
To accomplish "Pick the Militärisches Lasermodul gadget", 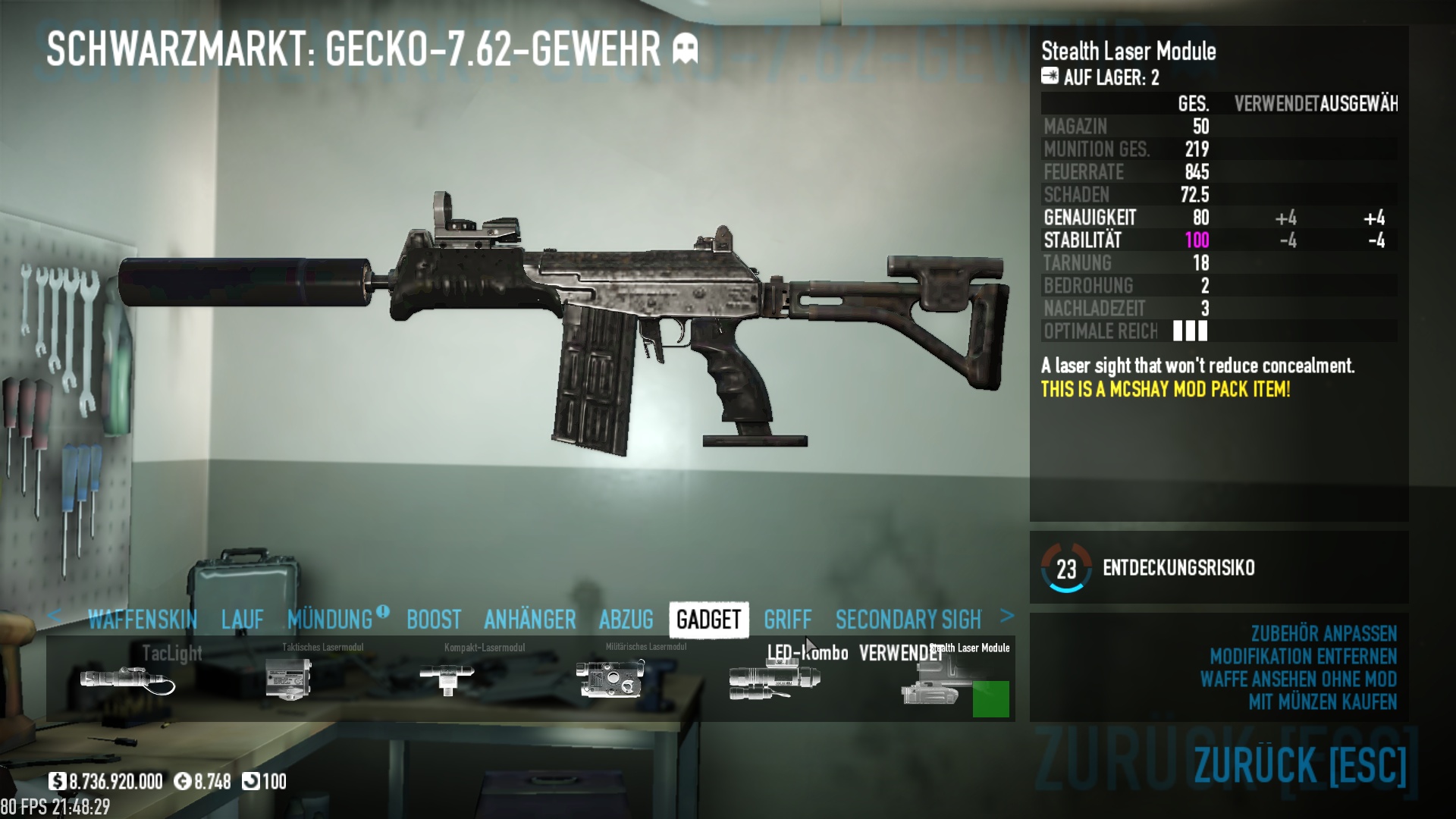I will pyautogui.click(x=611, y=678).
